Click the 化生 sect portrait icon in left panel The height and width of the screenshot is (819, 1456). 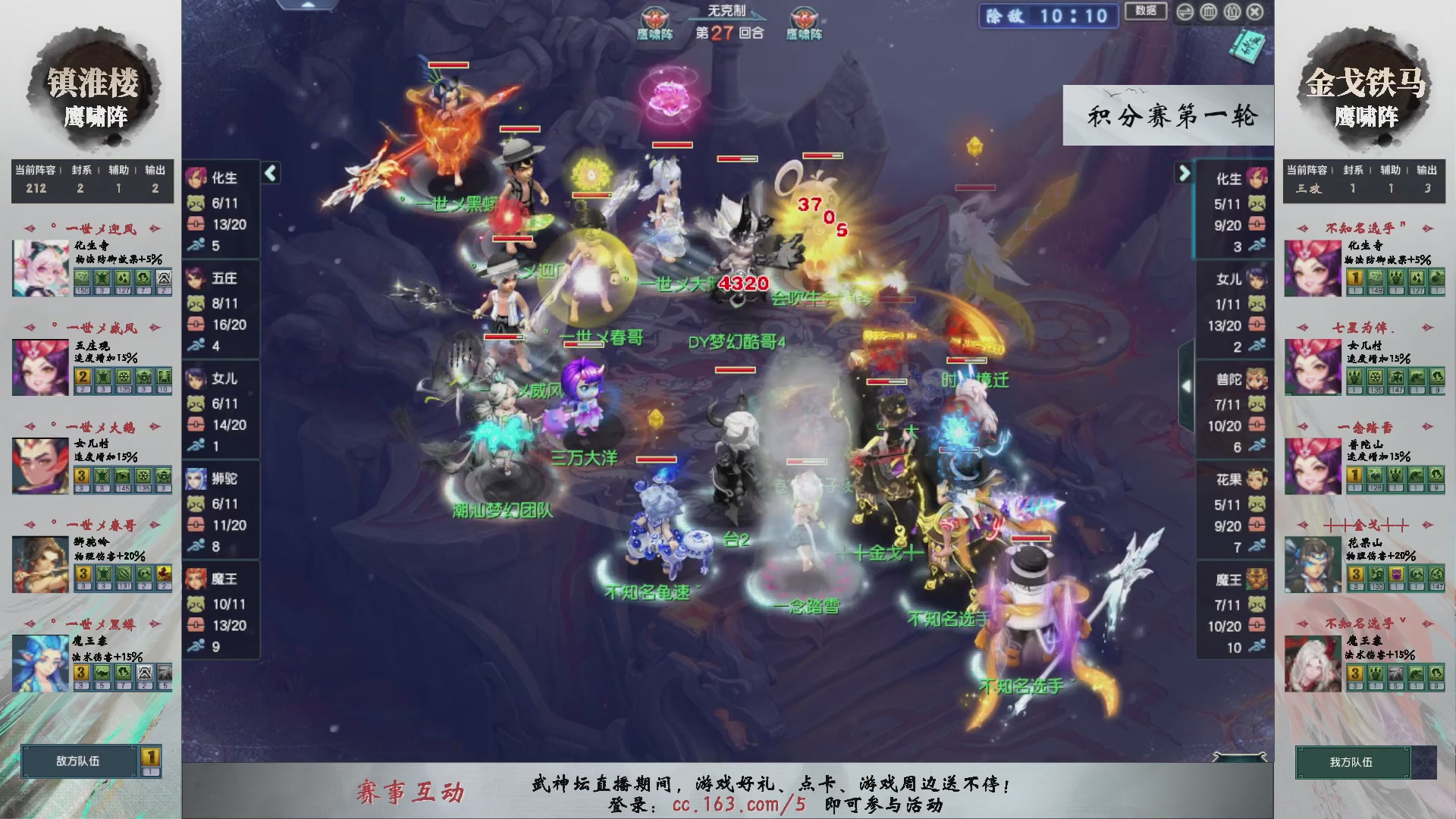tap(199, 179)
